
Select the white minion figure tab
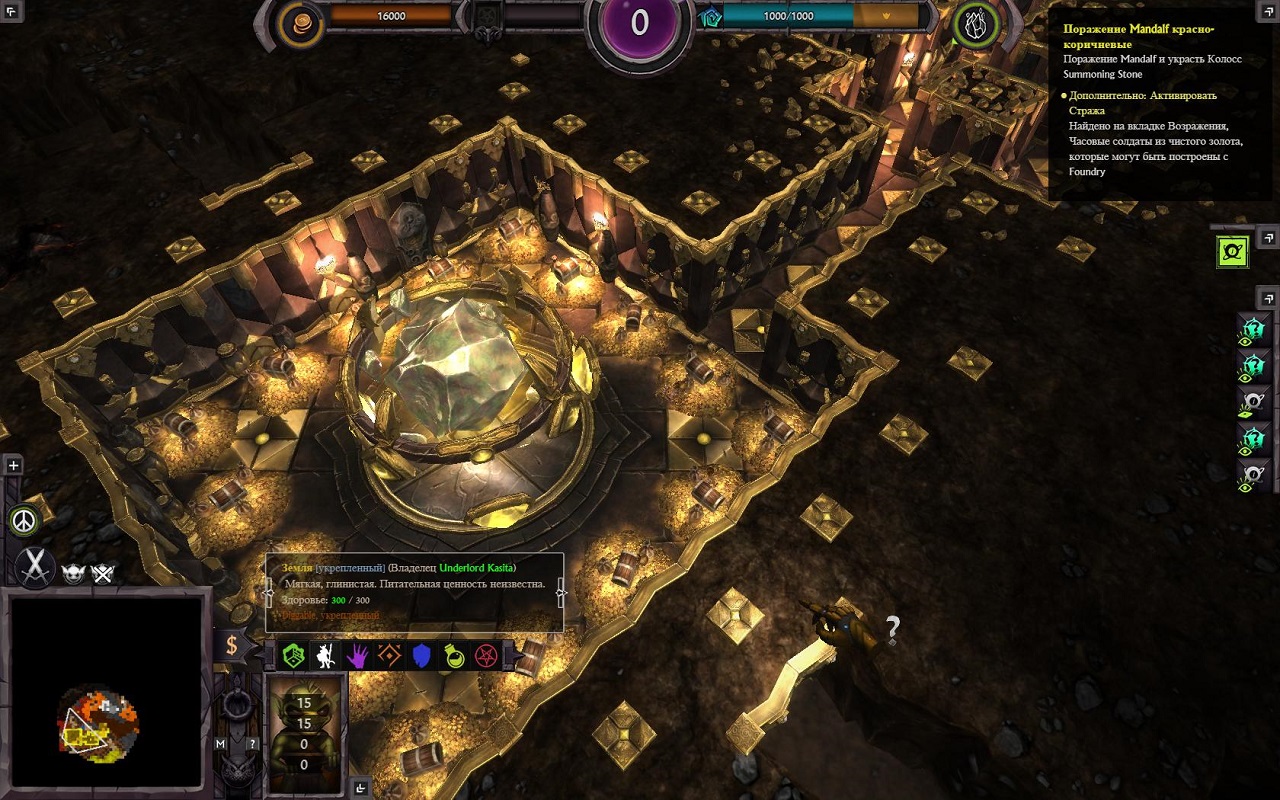click(325, 656)
